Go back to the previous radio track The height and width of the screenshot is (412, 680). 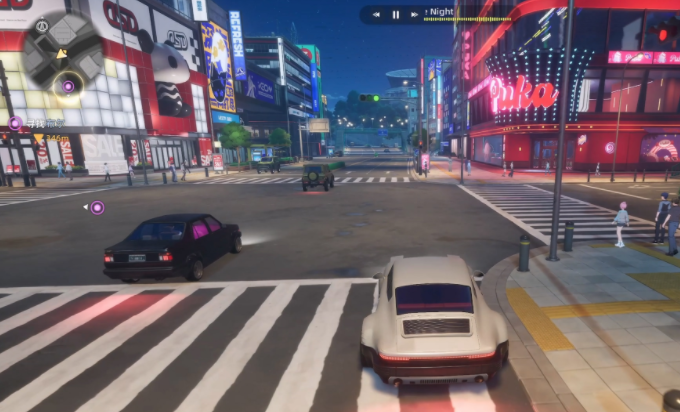point(375,15)
